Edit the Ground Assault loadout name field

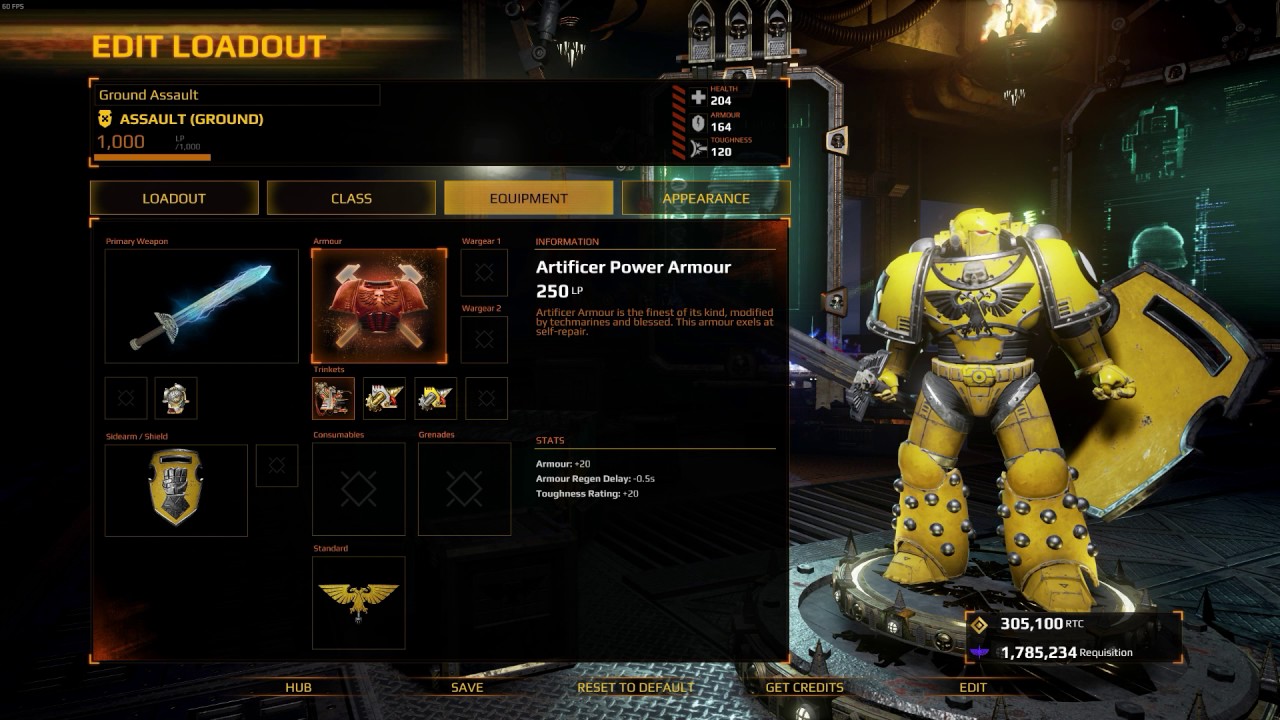(x=237, y=95)
